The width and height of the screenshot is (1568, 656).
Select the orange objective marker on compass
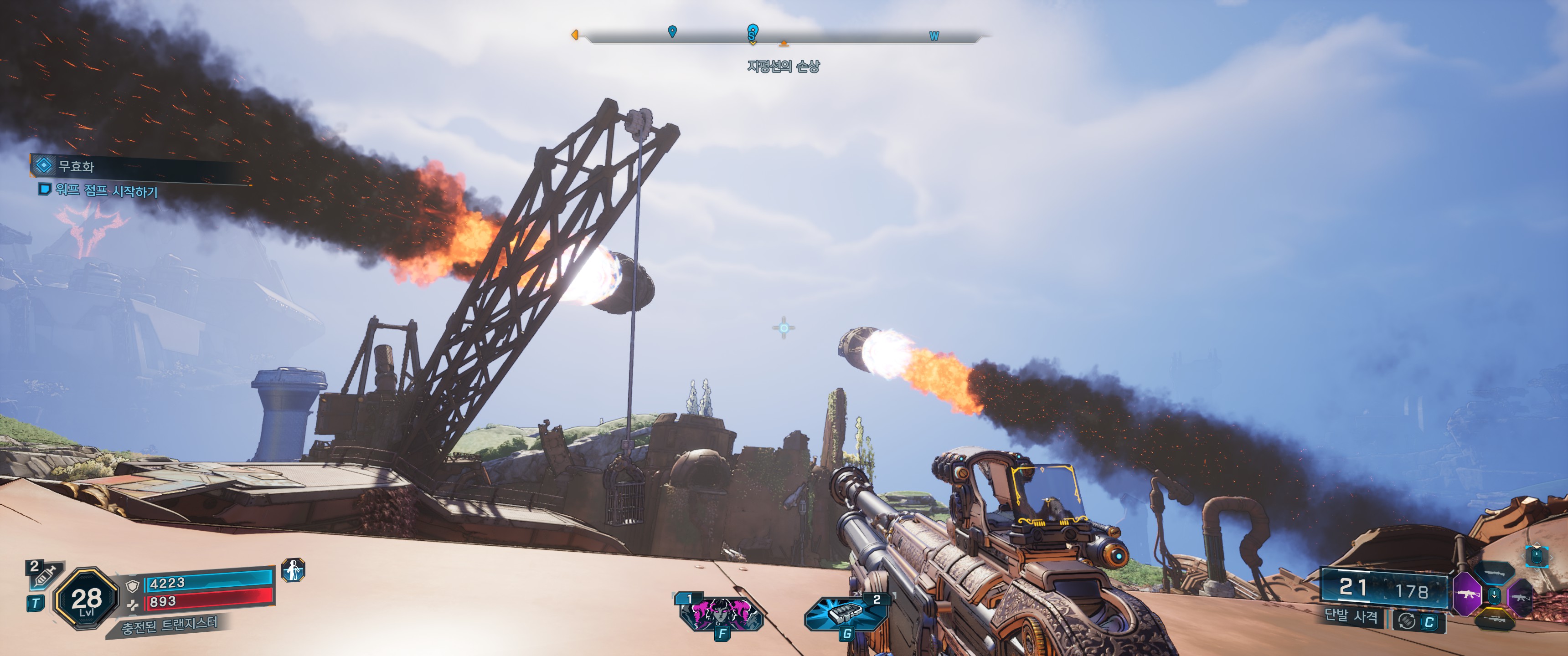[784, 43]
